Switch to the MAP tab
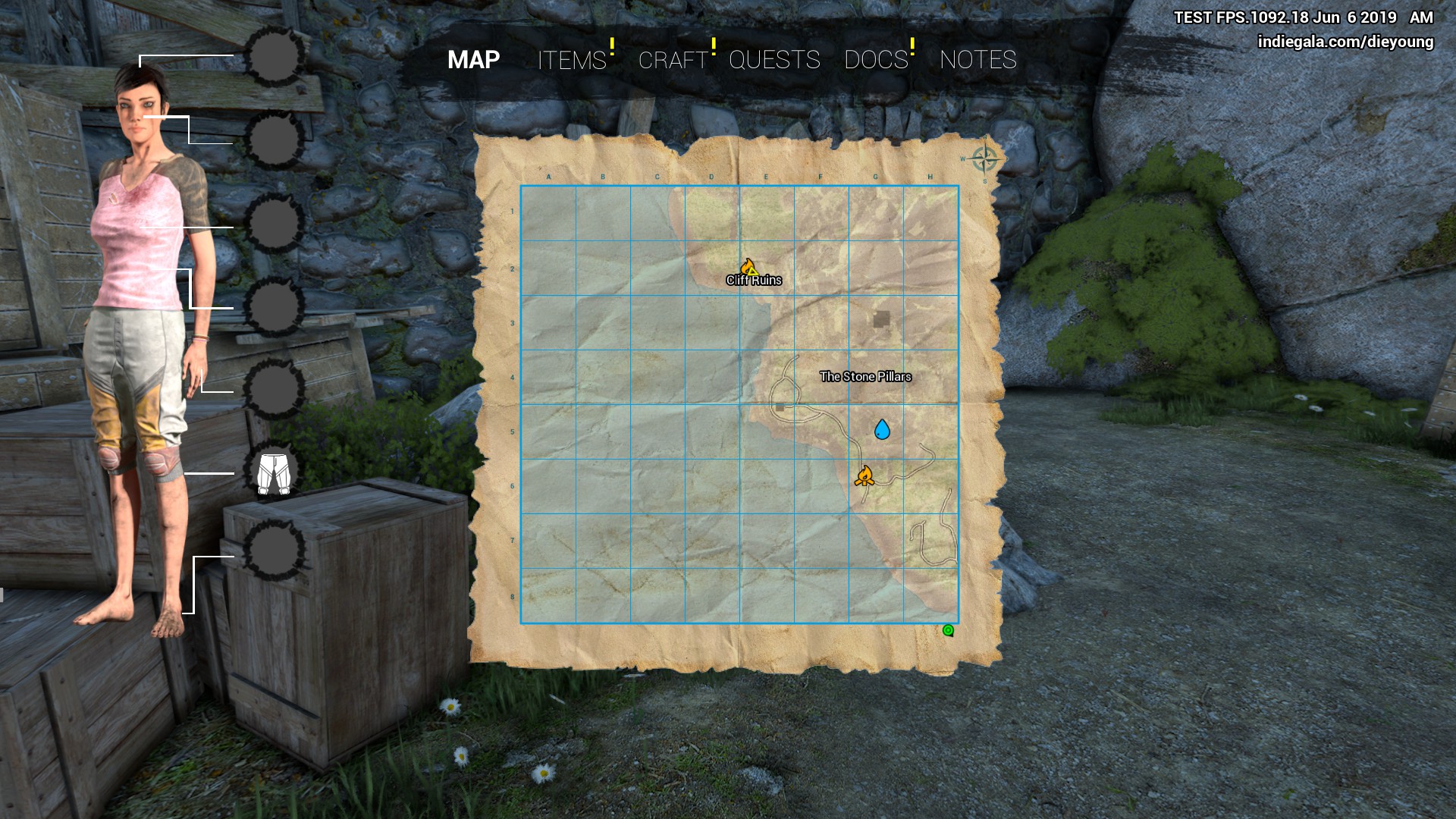Viewport: 1456px width, 819px height. click(473, 60)
